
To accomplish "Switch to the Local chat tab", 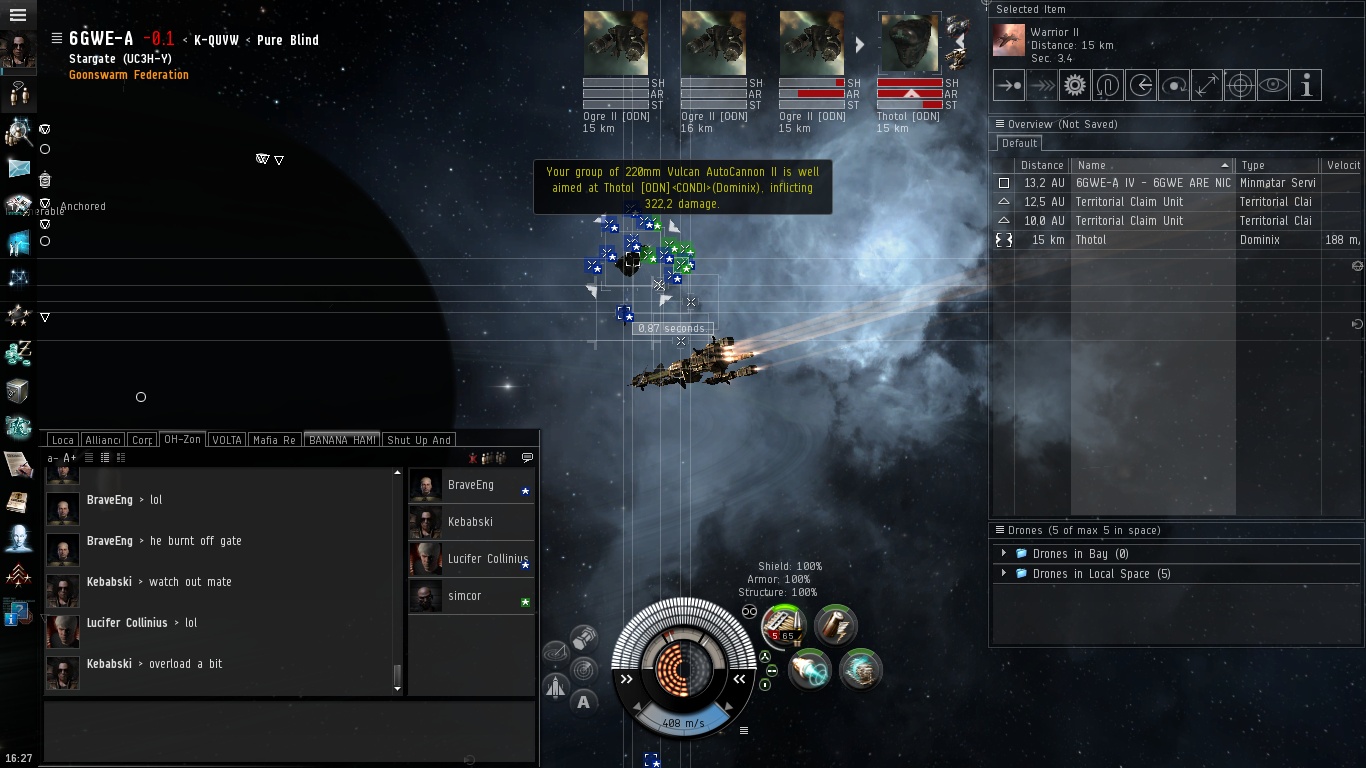I will (x=62, y=440).
